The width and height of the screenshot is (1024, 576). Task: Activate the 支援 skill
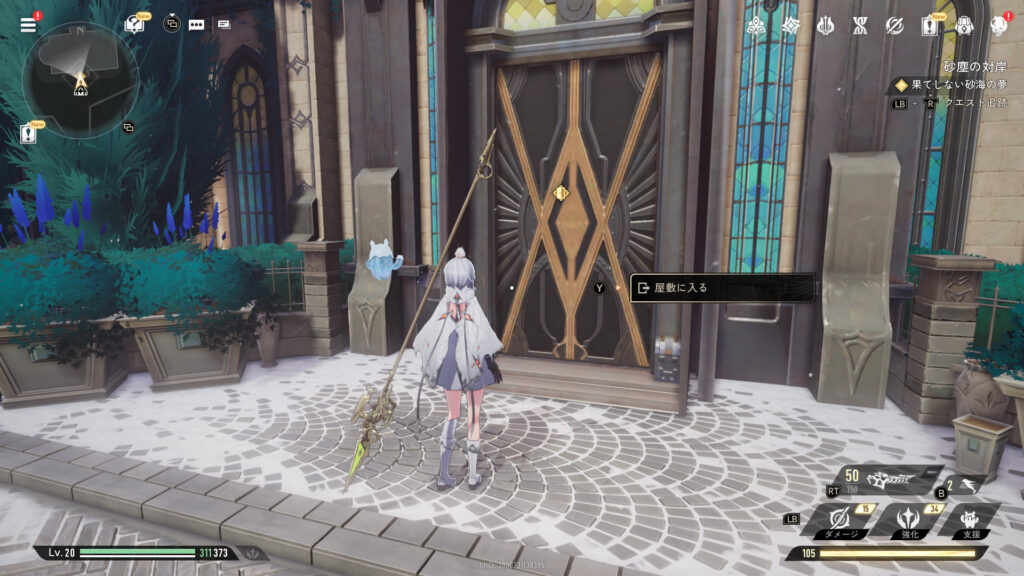tap(970, 517)
